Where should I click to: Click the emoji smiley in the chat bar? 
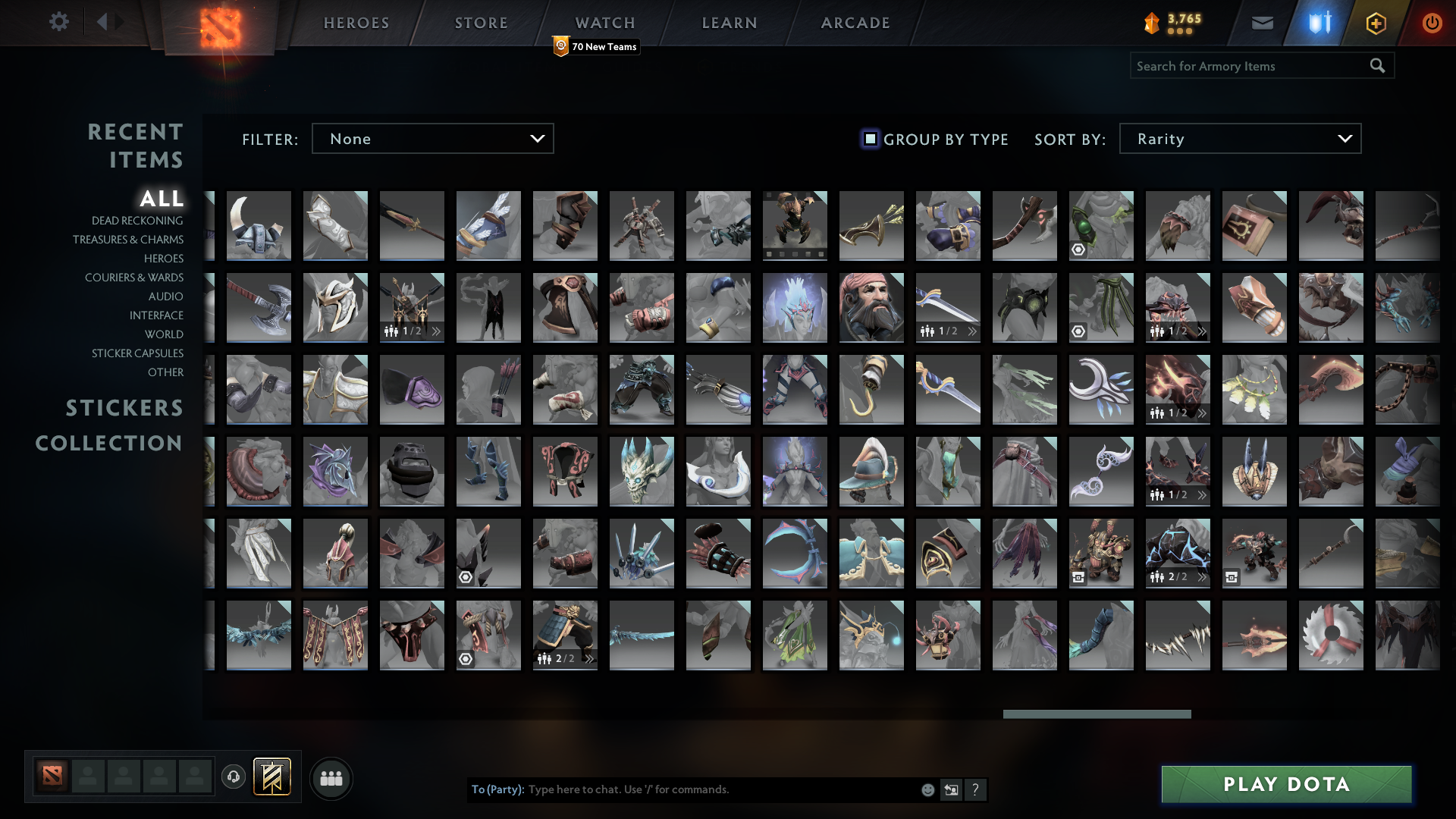point(927,789)
